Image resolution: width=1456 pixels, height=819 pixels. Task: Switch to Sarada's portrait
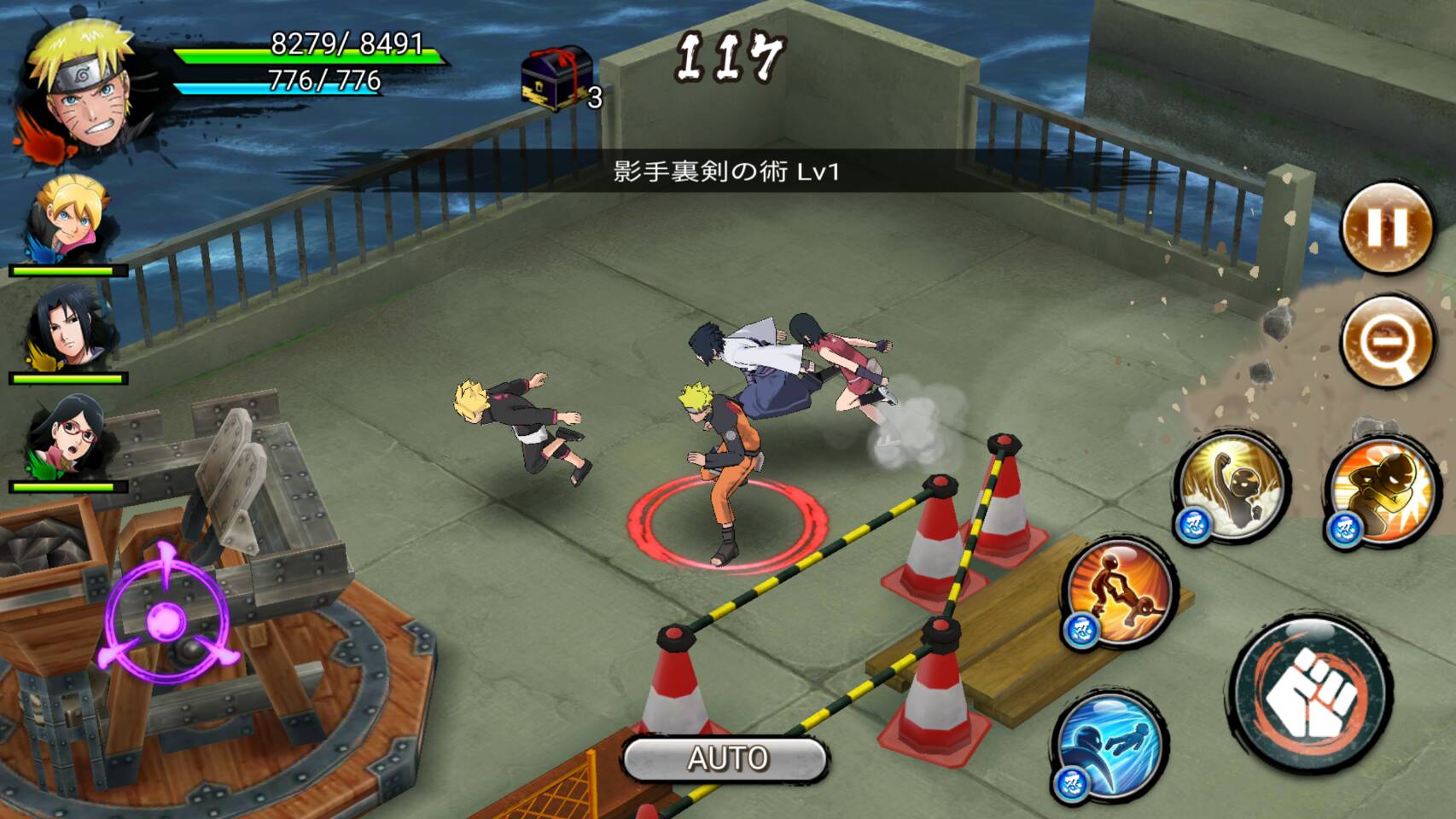(x=70, y=439)
